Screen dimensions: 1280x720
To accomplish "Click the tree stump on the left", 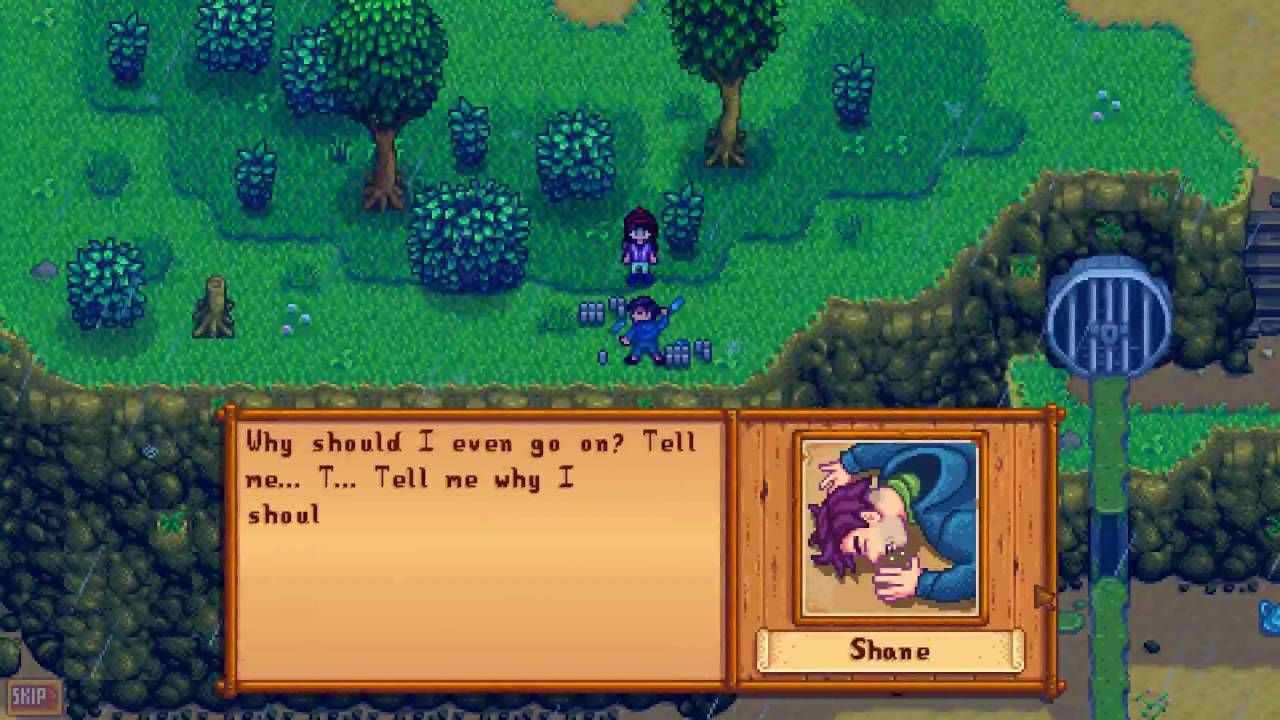I will (213, 305).
